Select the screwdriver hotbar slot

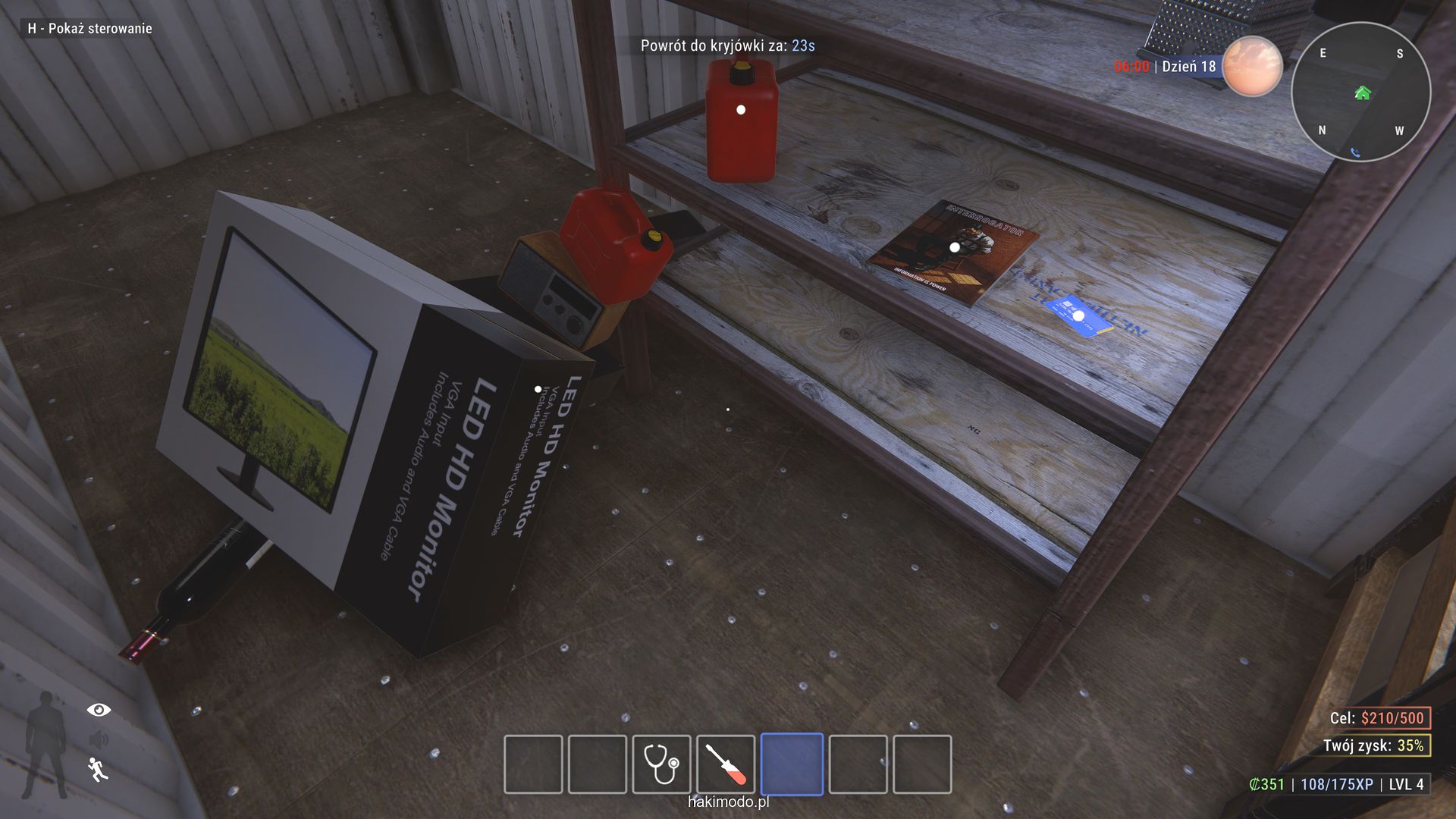pos(726,764)
